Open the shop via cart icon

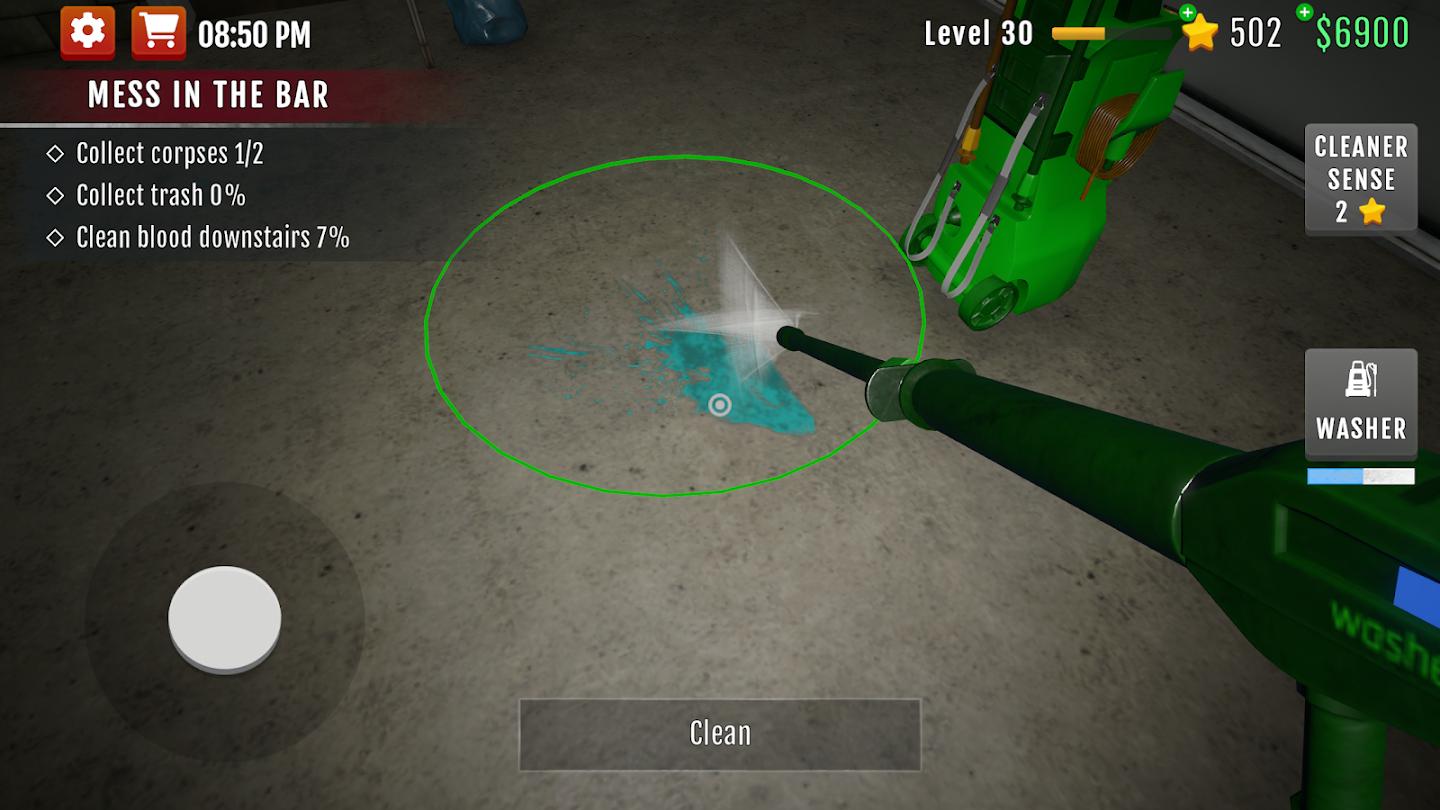[160, 30]
